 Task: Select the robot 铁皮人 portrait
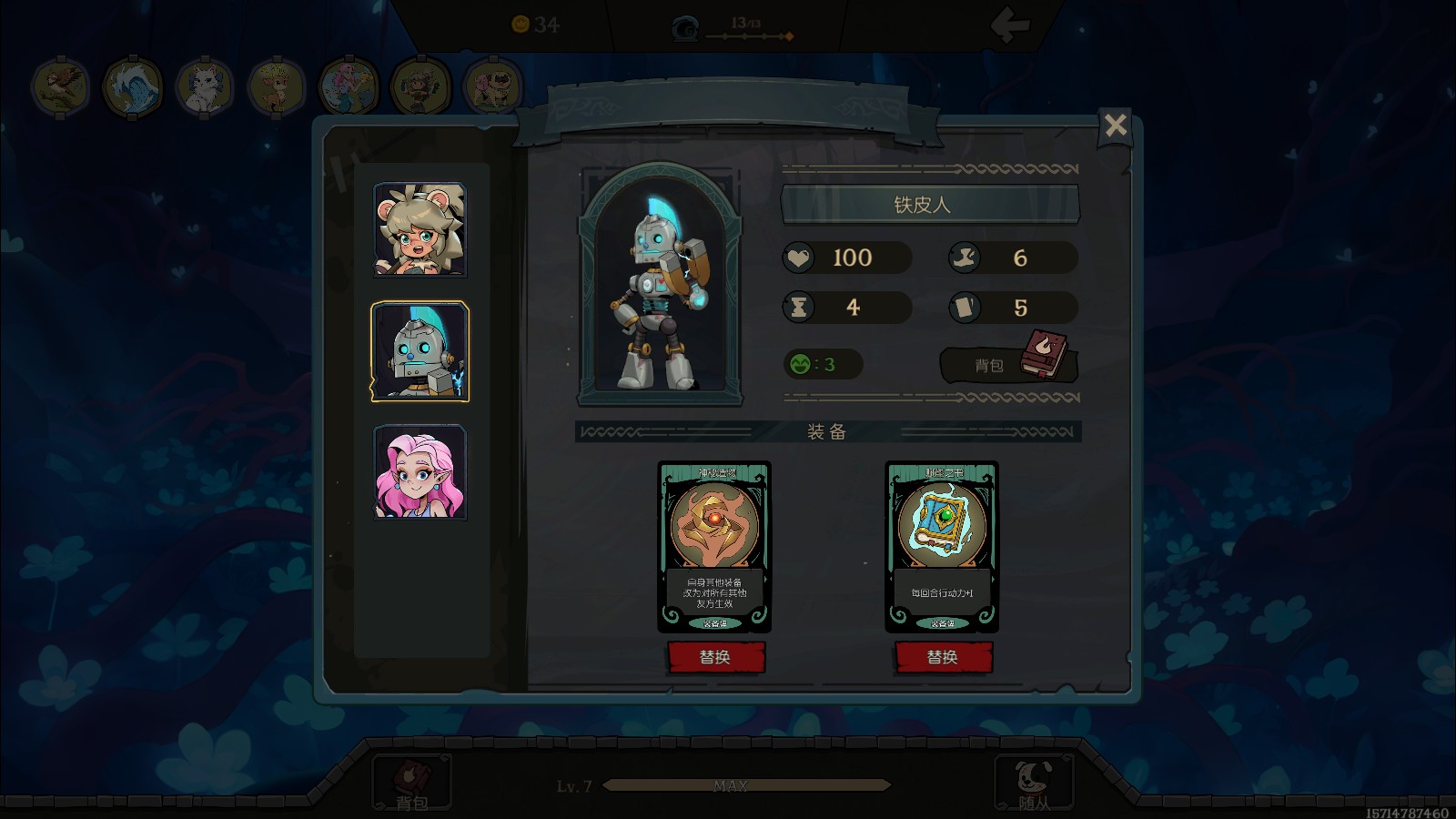(420, 351)
